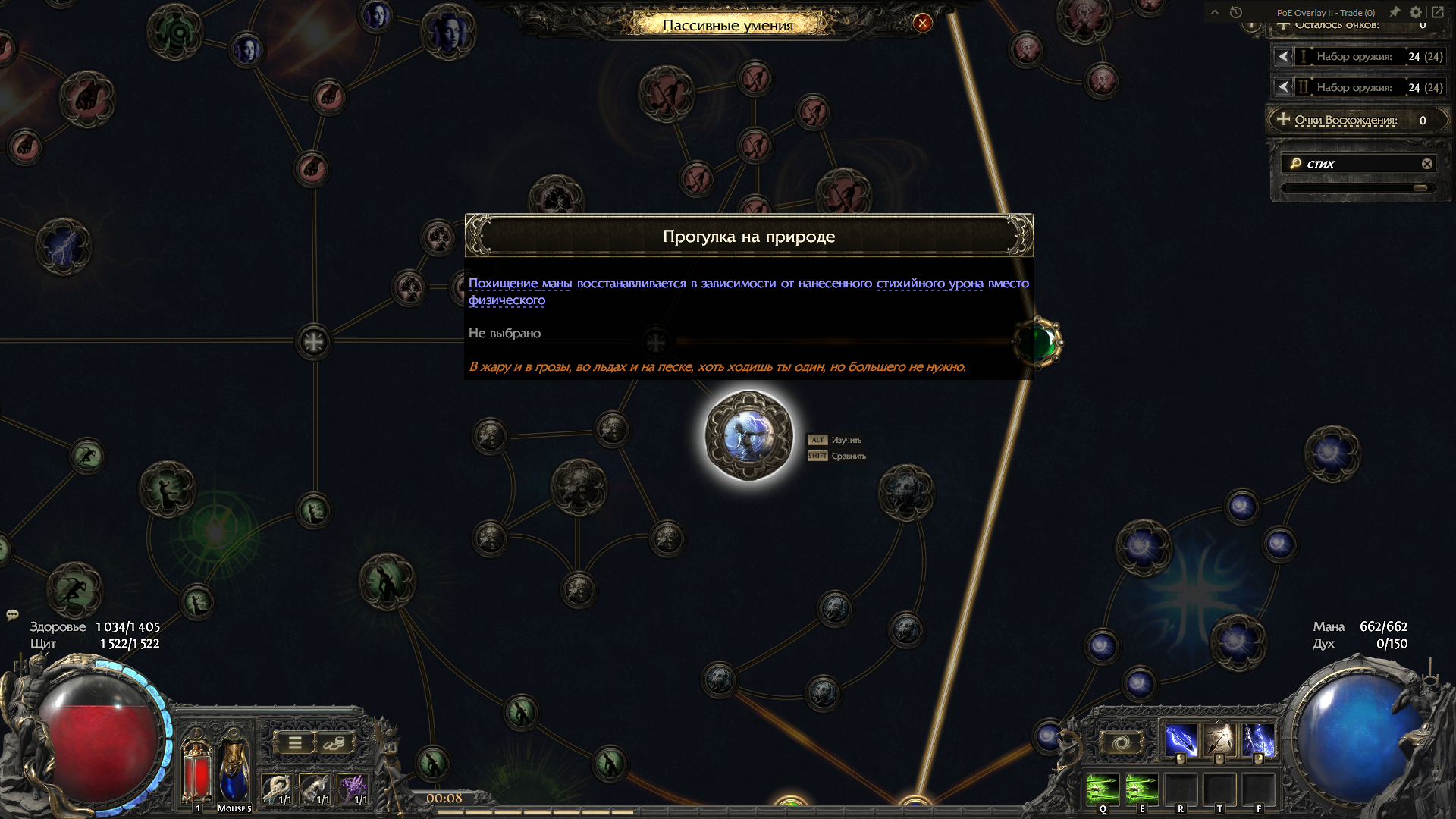The image size is (1456, 819).
Task: Open the swirl portal button
Action: (x=1122, y=742)
